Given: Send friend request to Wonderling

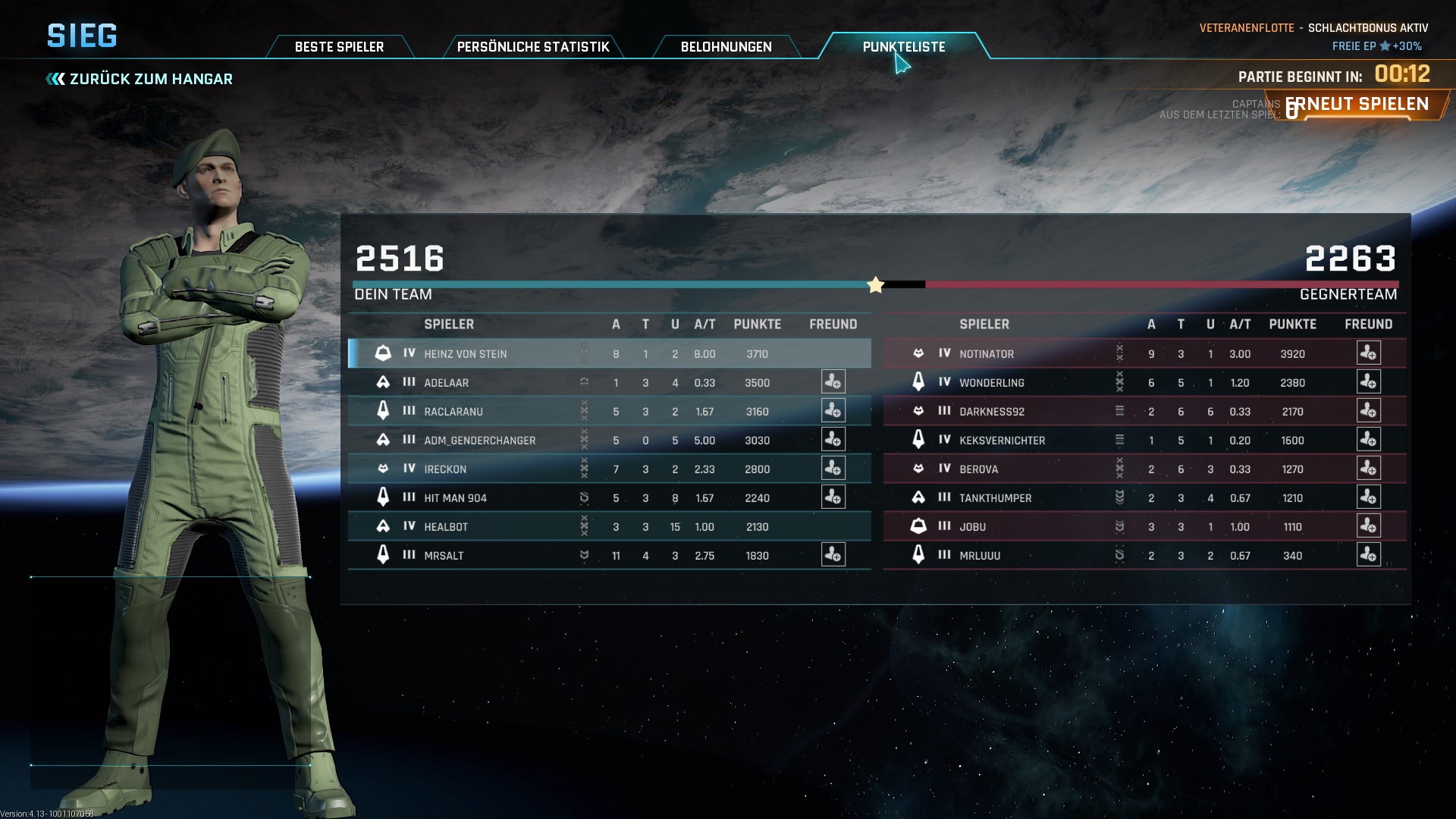Looking at the screenshot, I should point(1368,382).
